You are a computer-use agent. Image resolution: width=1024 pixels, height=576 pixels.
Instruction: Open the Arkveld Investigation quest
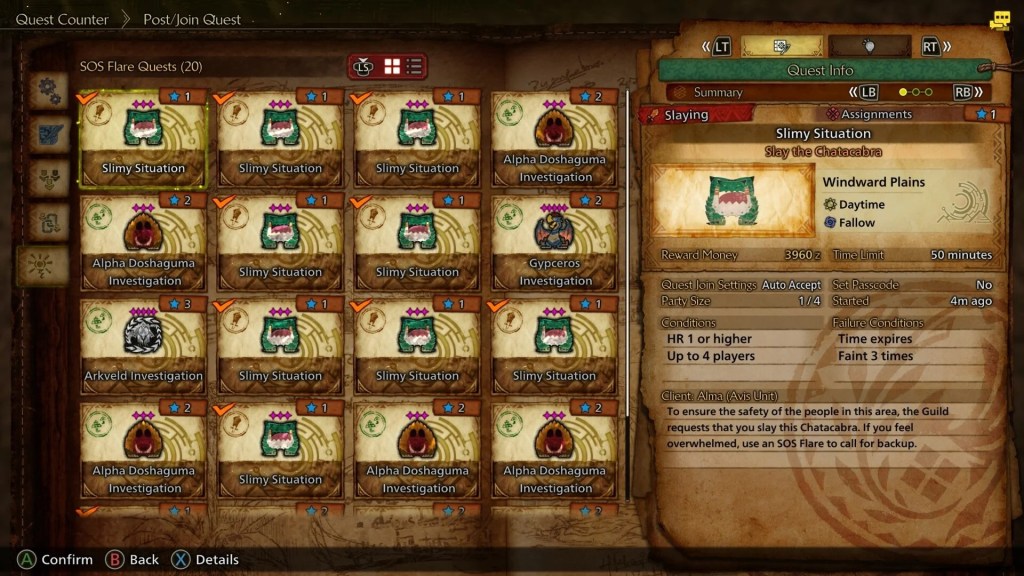pos(143,346)
